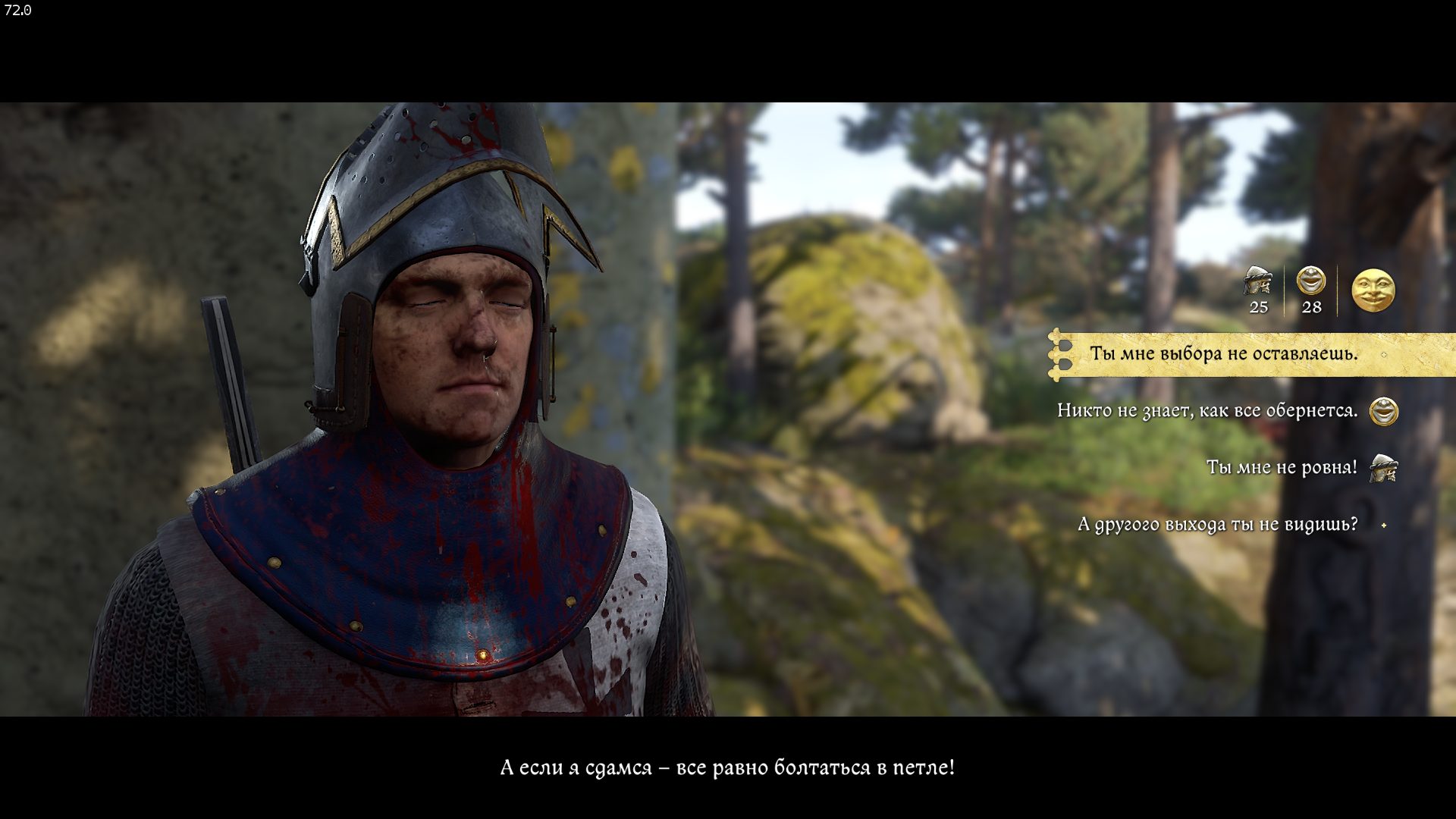Select "Никто не знает, как все обернется." option

[x=1207, y=411]
